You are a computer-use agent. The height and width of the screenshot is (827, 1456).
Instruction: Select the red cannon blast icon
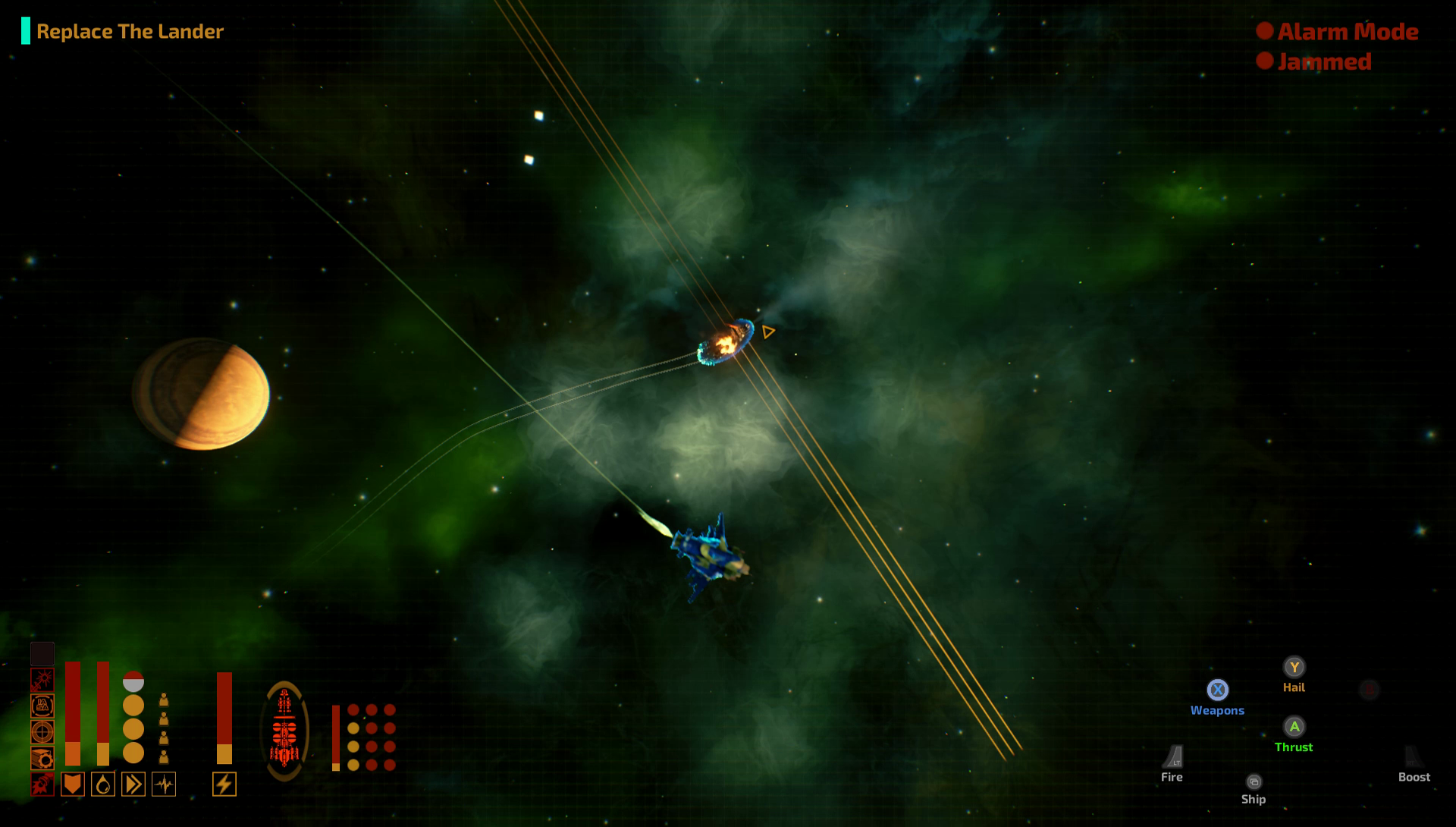tap(42, 784)
